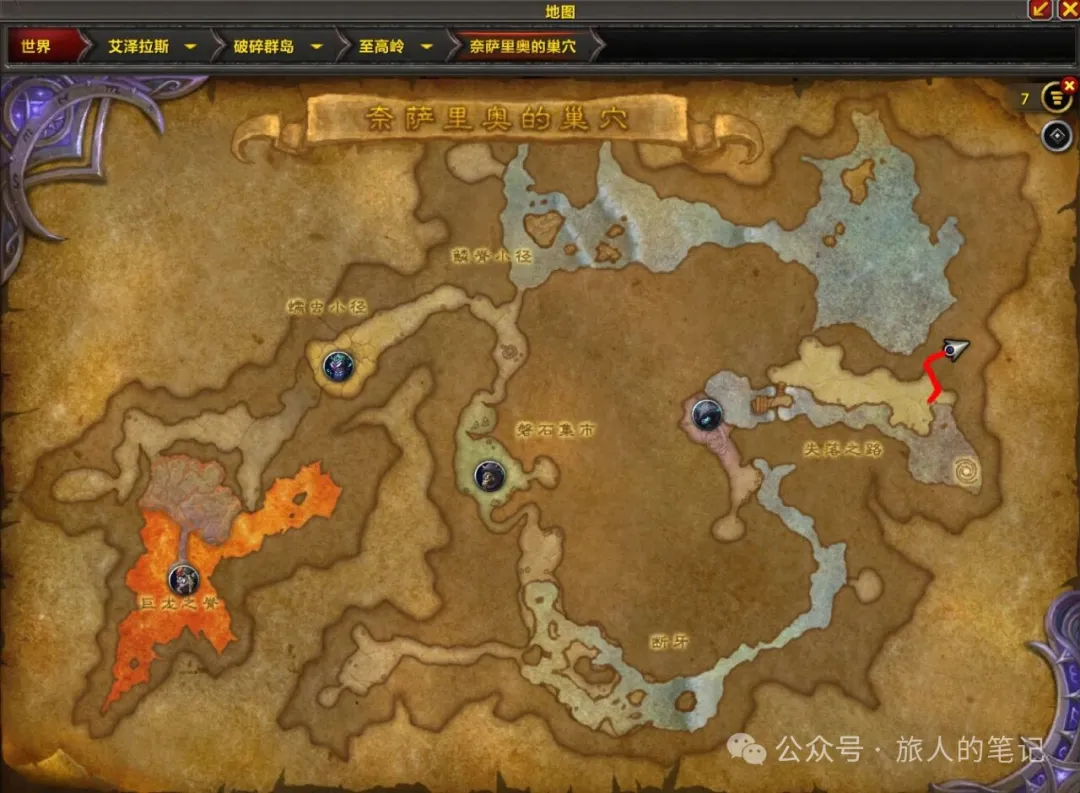The width and height of the screenshot is (1080, 793).
Task: Click the silver diamond map pin button
Action: tap(1056, 136)
